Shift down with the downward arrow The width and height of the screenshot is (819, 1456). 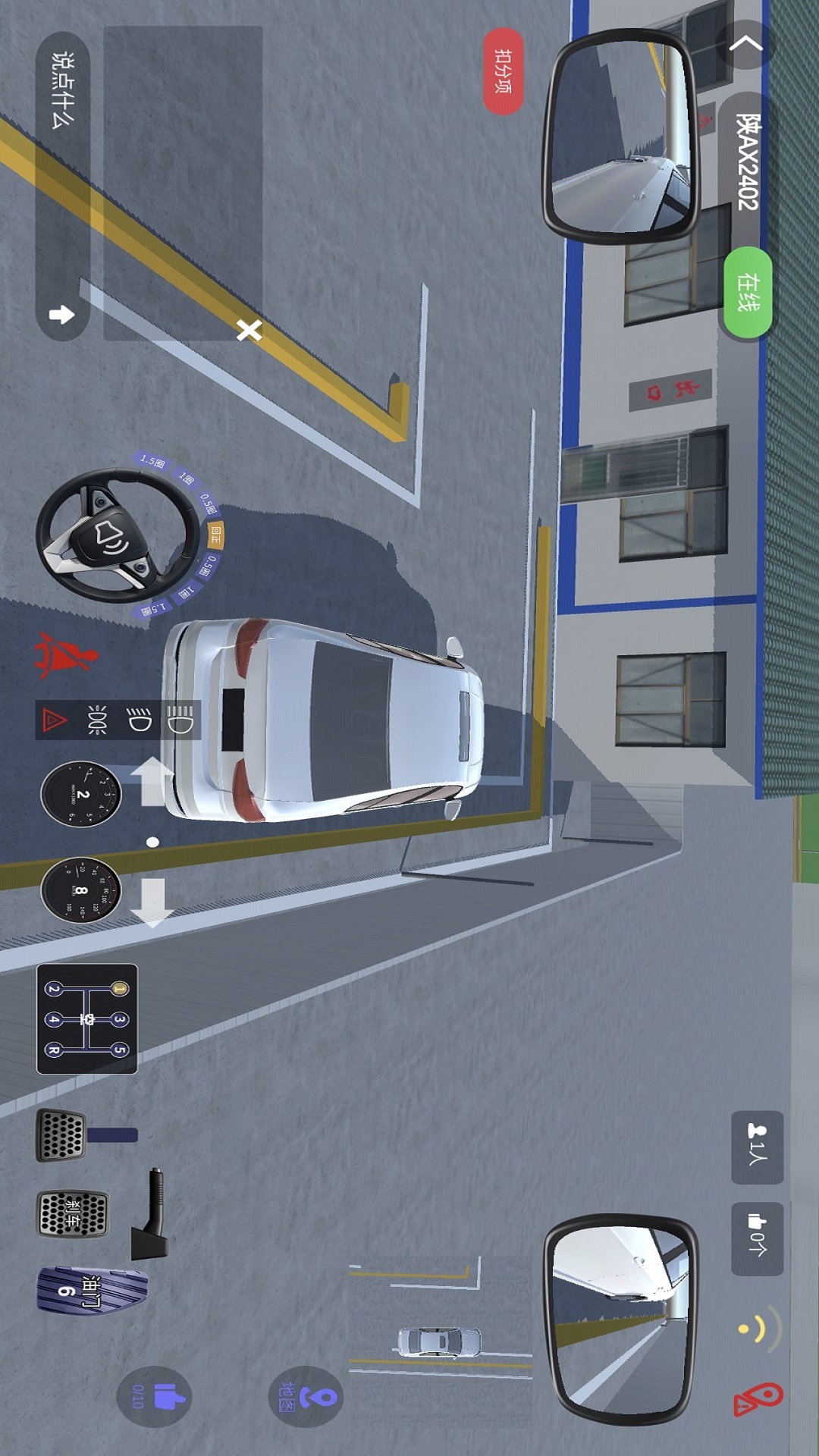point(152,902)
